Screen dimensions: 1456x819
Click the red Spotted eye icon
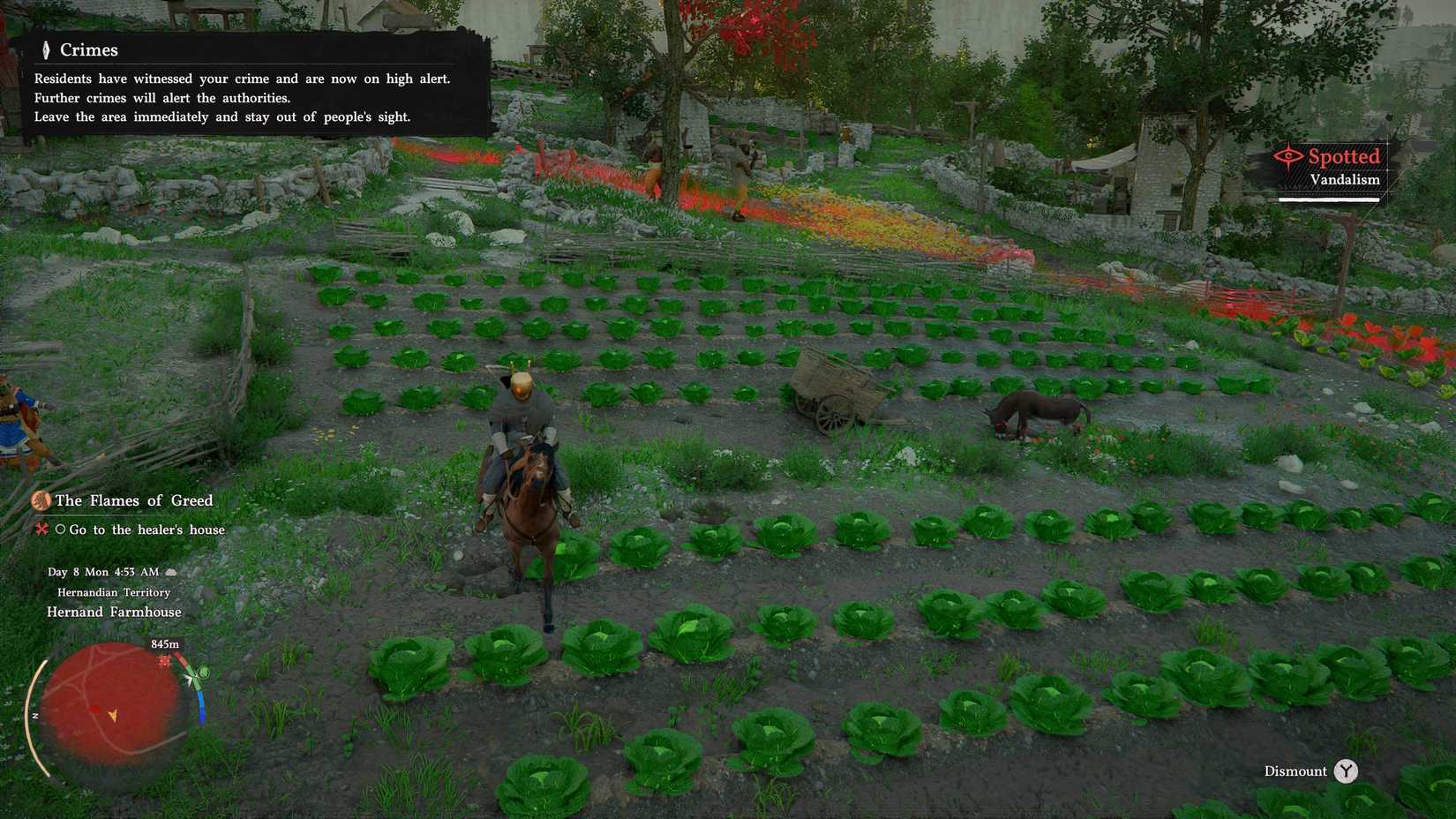tap(1290, 157)
